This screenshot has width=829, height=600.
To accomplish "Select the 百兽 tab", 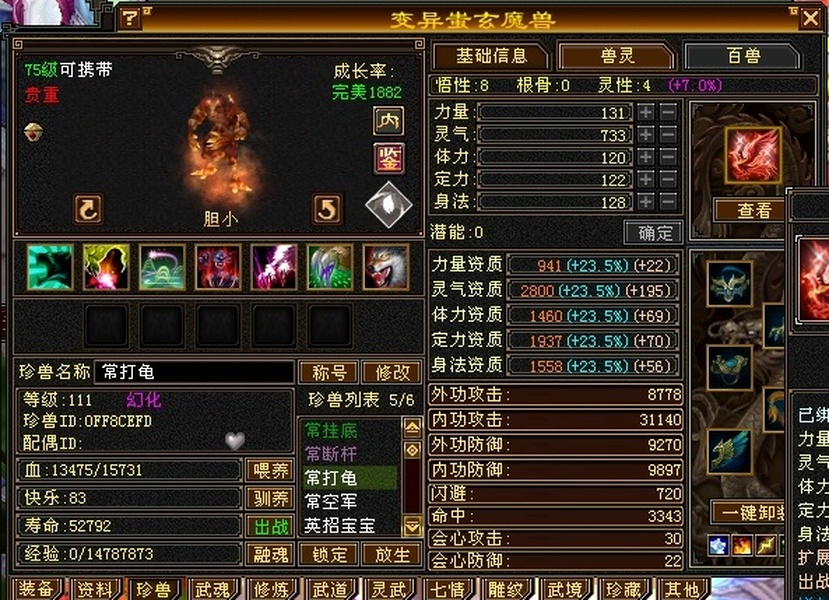I will tap(742, 56).
